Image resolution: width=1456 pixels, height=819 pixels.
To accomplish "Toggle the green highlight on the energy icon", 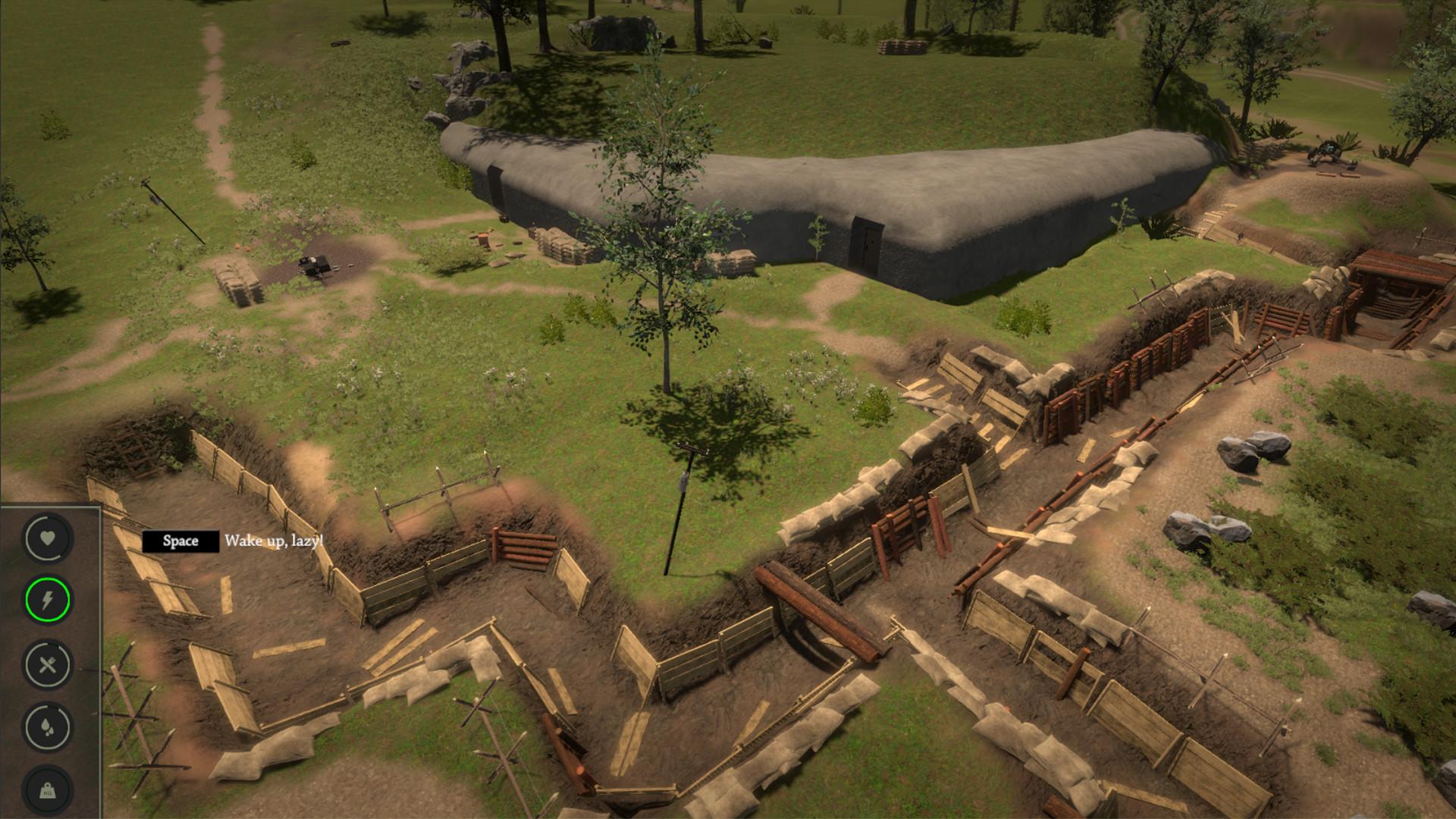I will click(x=47, y=601).
